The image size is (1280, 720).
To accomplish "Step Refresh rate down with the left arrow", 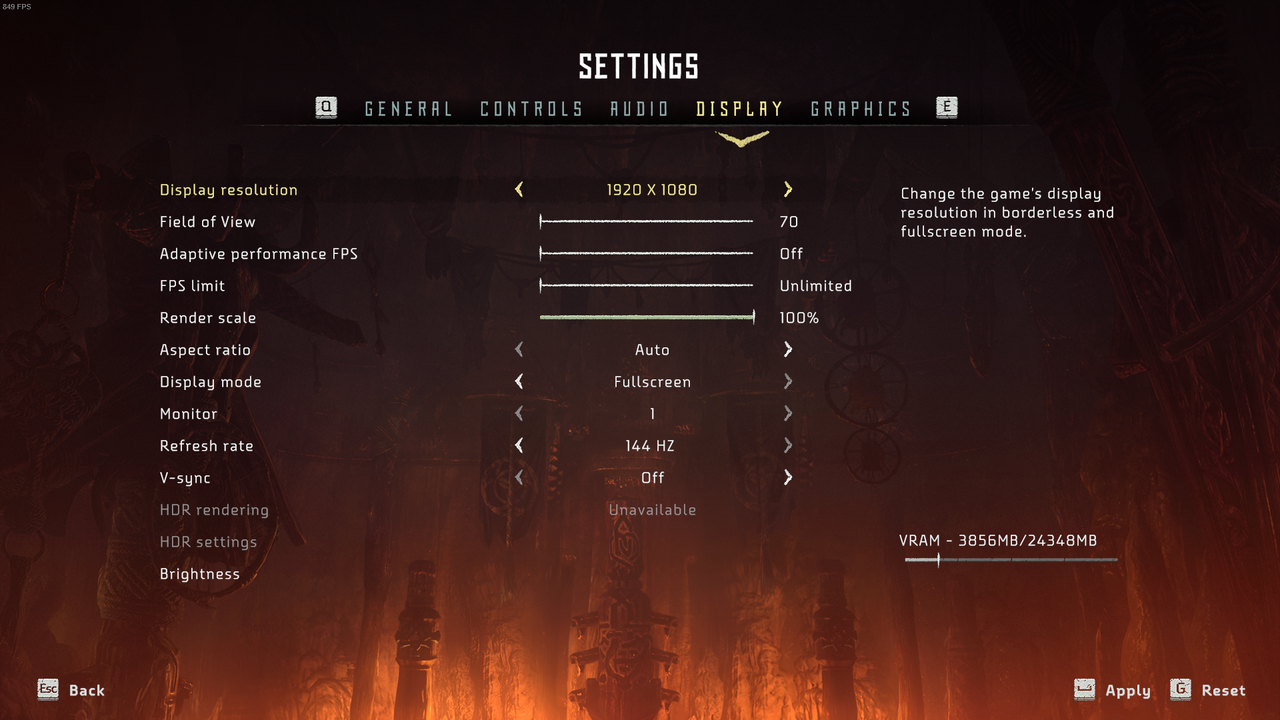I will 518,445.
